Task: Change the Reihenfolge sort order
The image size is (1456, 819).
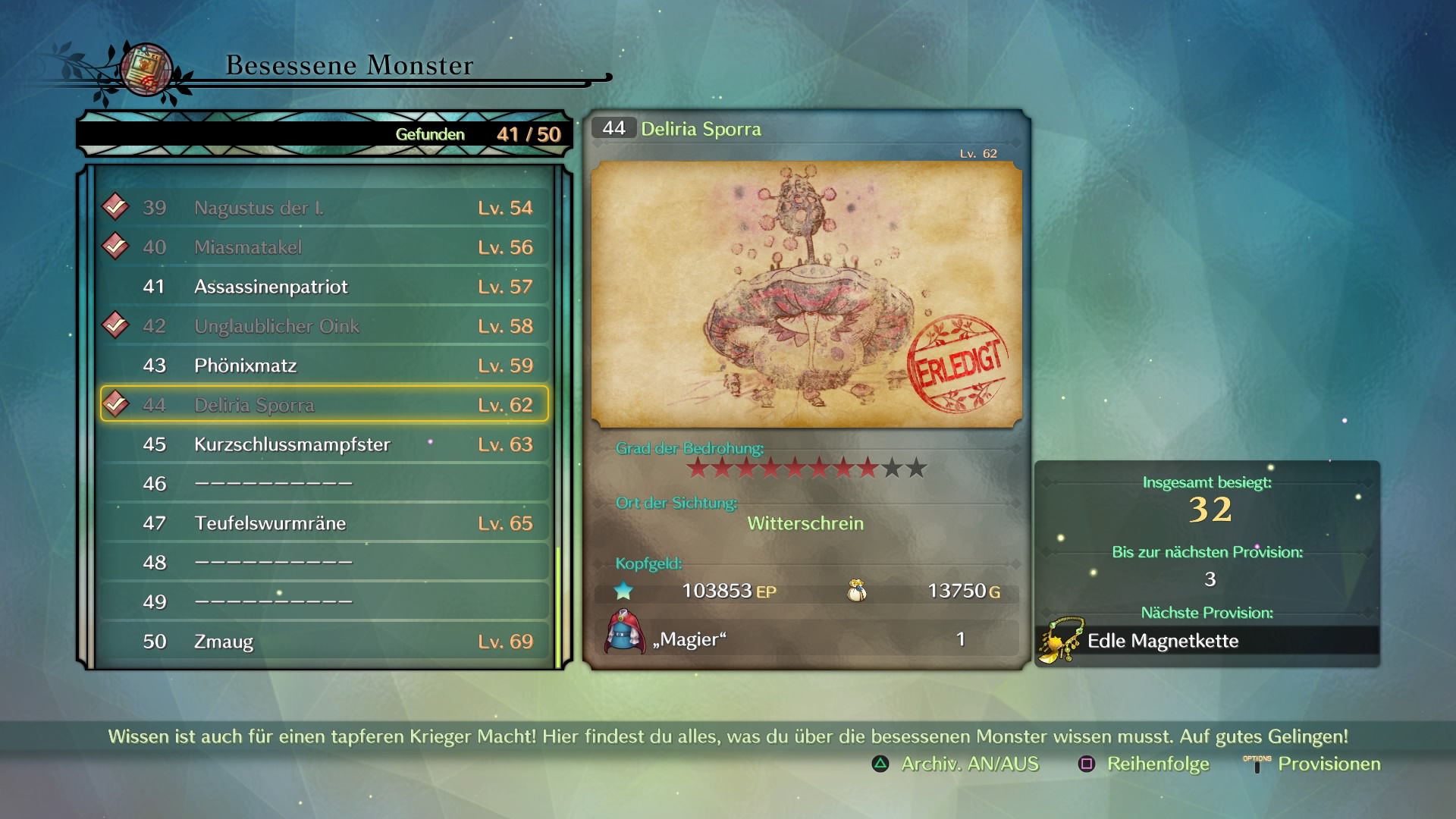Action: tap(1144, 764)
